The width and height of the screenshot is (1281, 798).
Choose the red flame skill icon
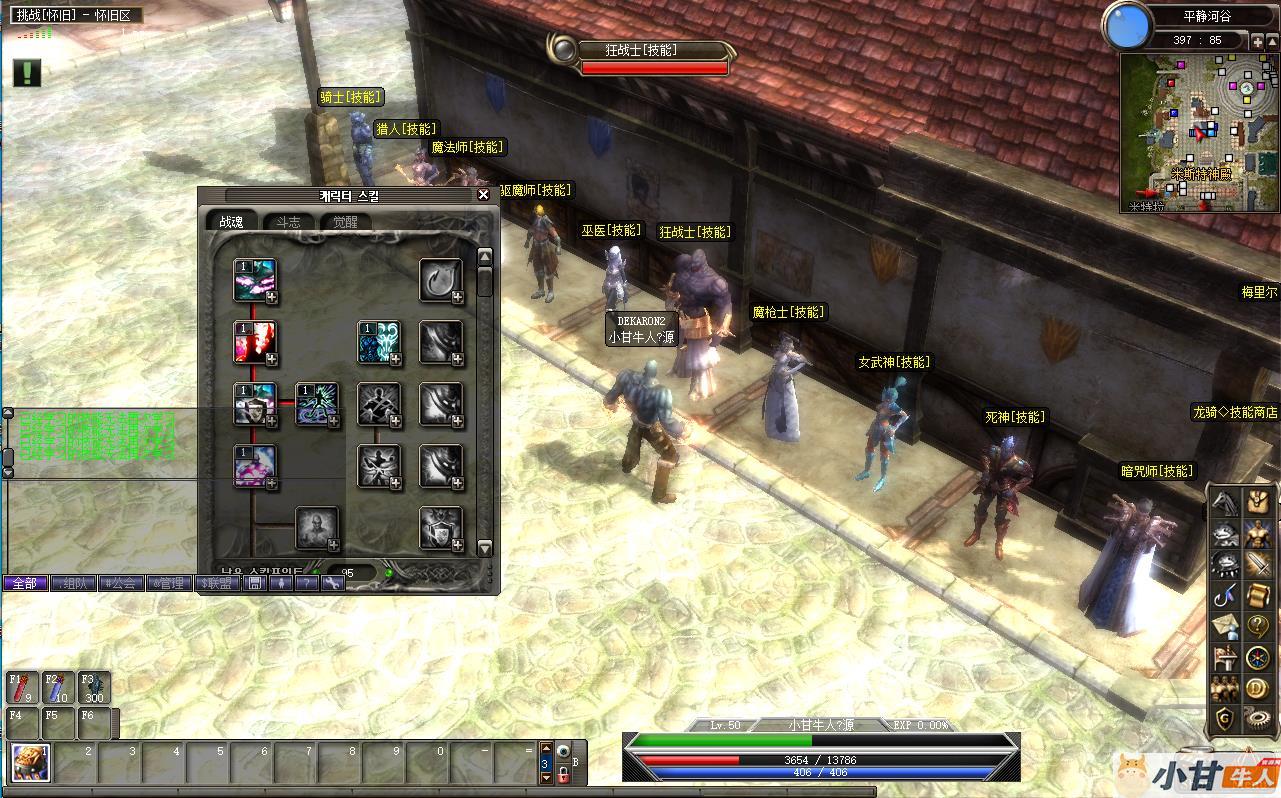(x=255, y=342)
